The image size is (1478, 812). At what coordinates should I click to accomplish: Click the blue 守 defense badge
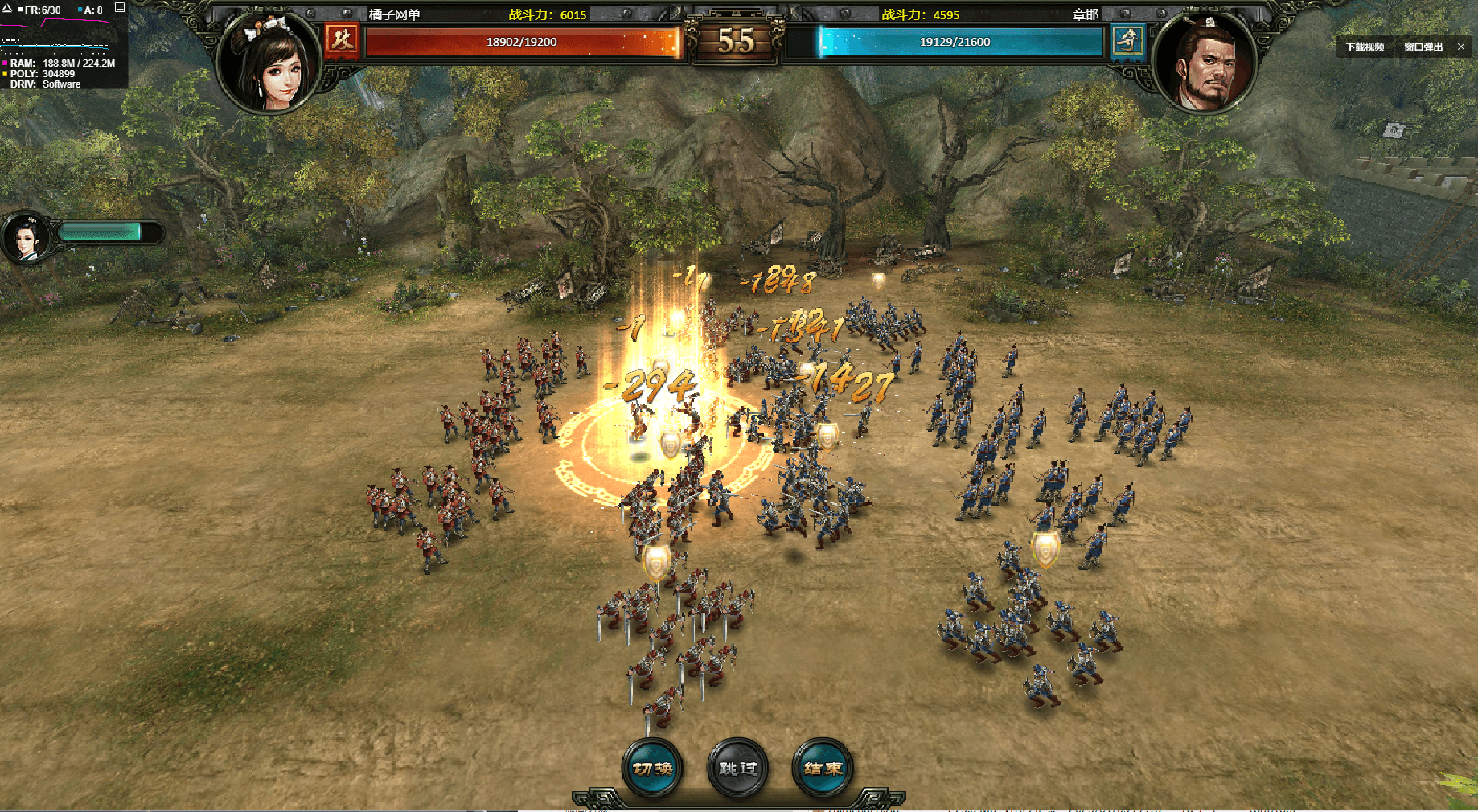[x=1128, y=39]
